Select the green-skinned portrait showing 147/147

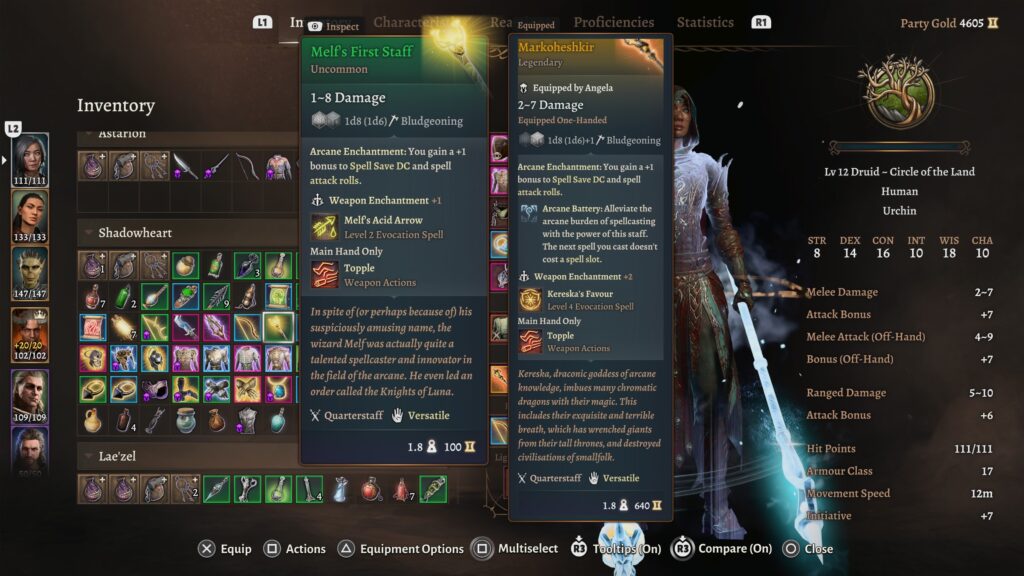pos(30,267)
